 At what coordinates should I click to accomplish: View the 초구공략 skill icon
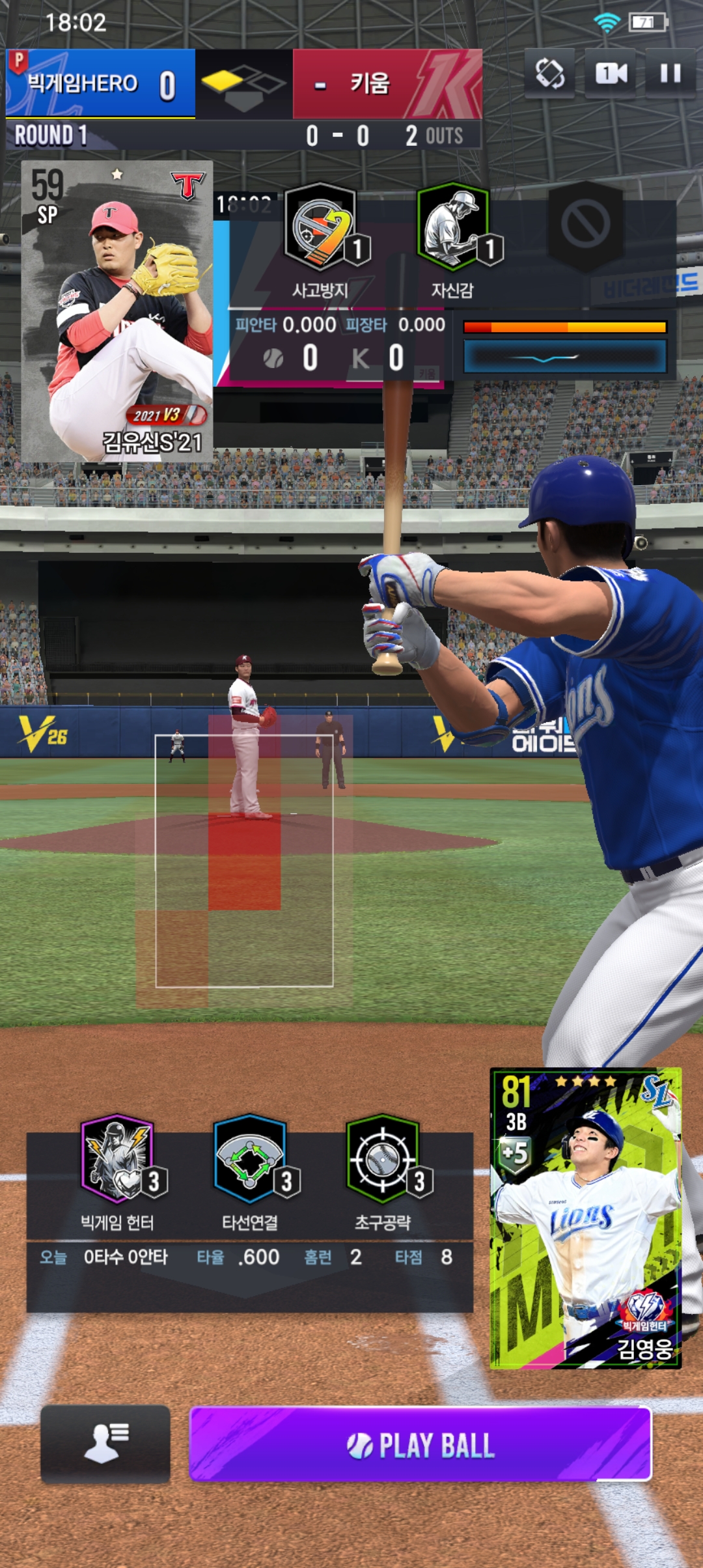point(383,1159)
